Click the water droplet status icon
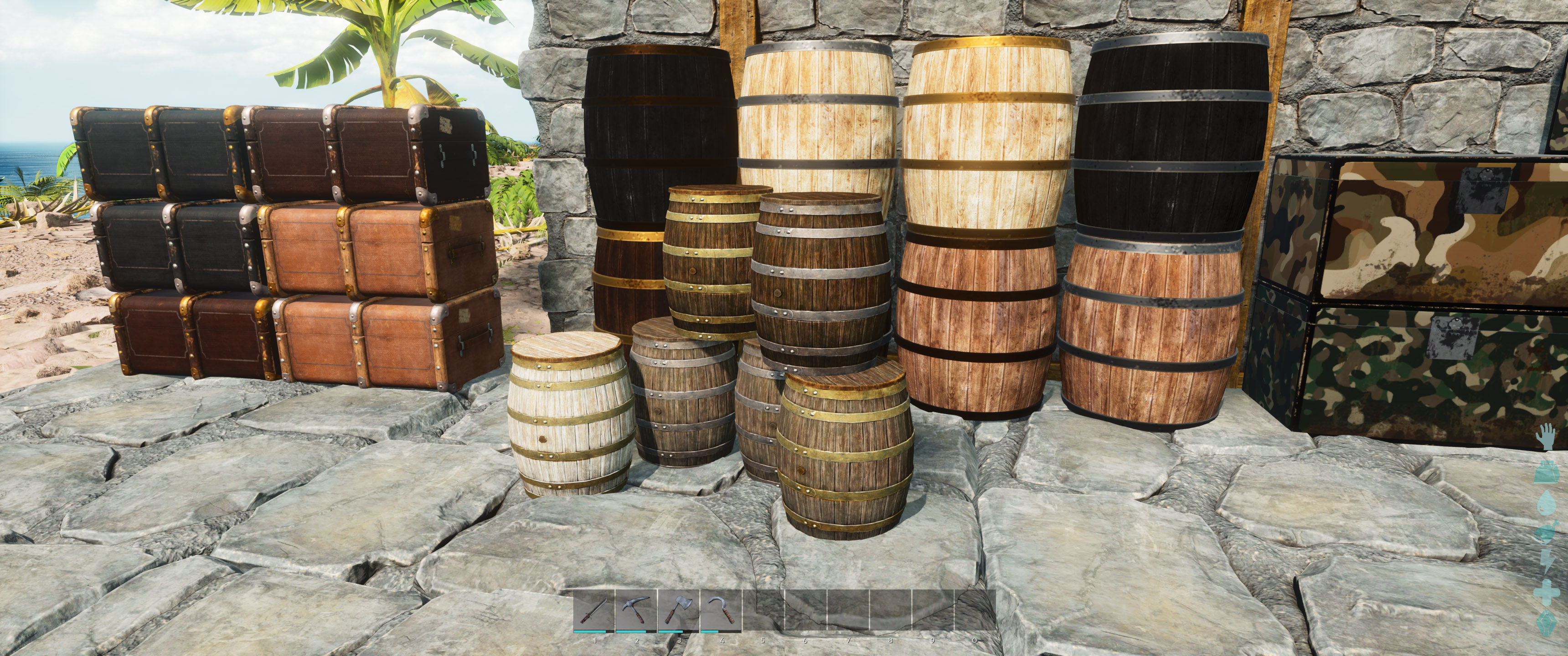The width and height of the screenshot is (1568, 656). click(1548, 502)
